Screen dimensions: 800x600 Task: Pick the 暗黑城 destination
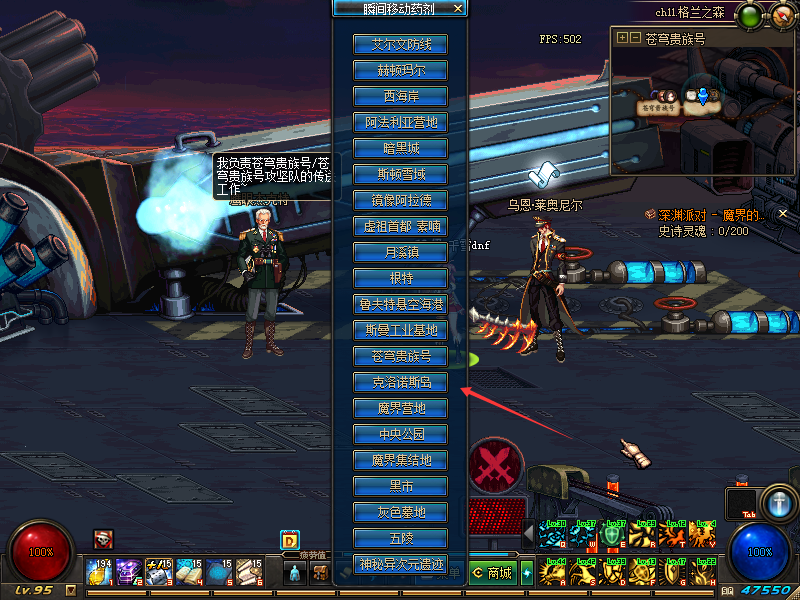pyautogui.click(x=400, y=148)
